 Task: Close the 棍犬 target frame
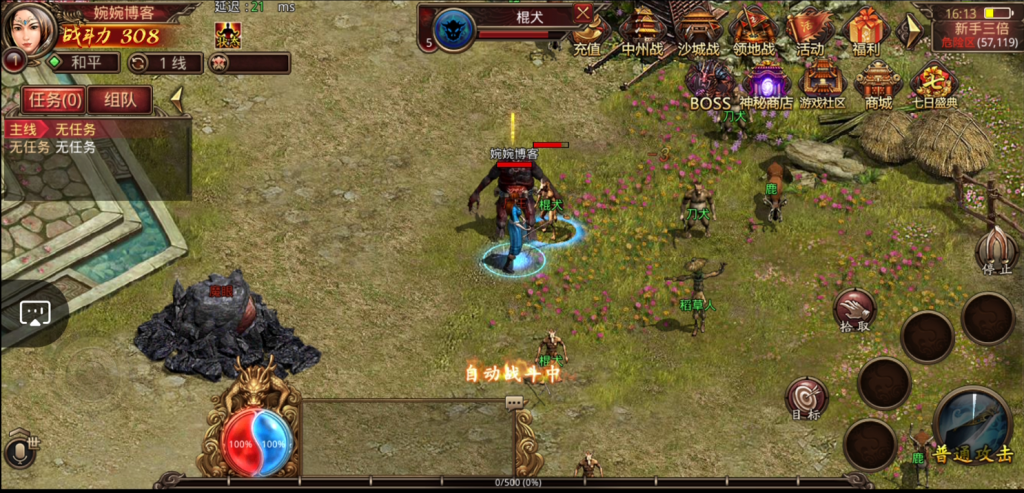point(584,13)
